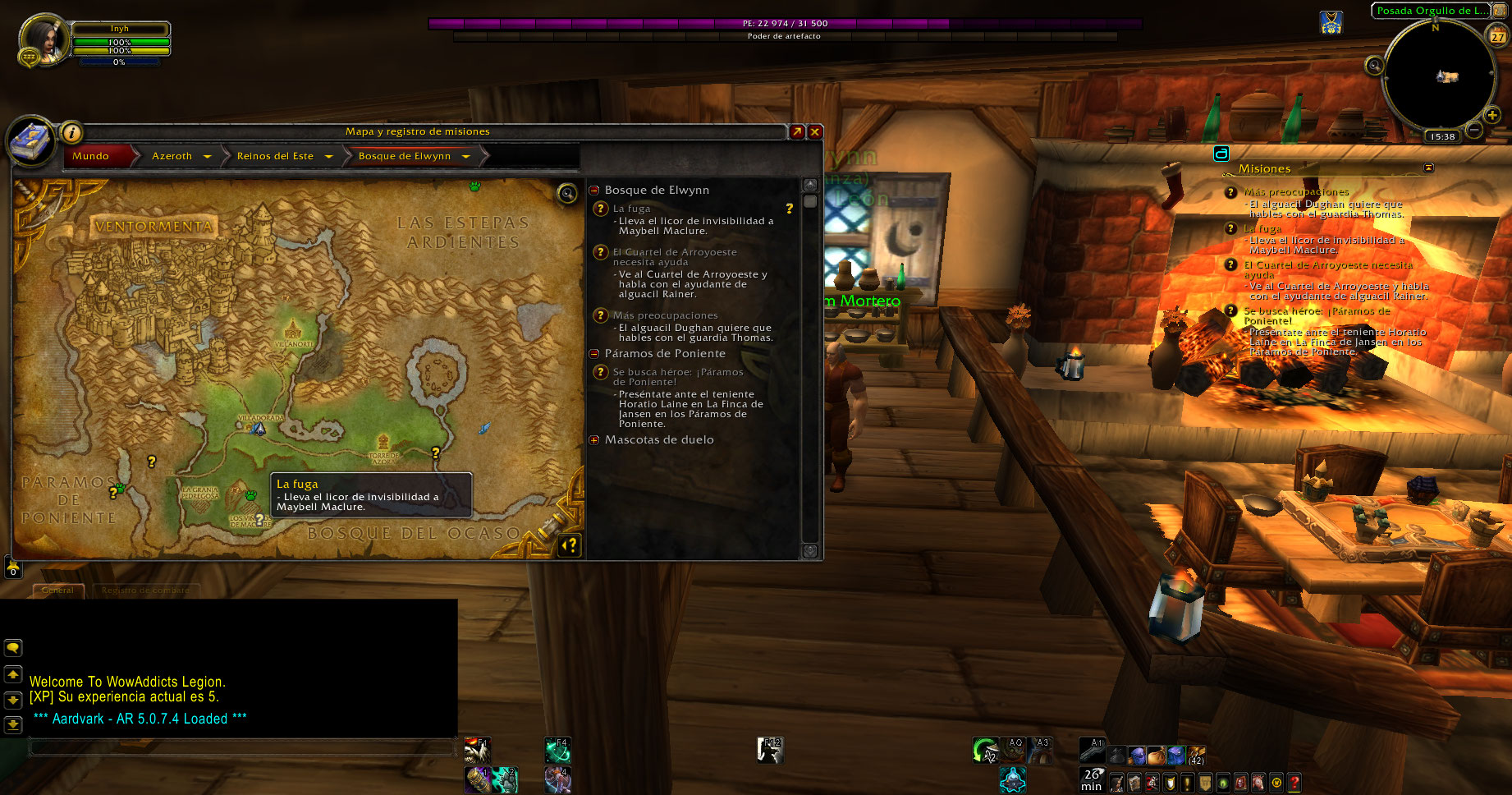Screen dimensions: 1512x795
Task: Expand the Mascotas de duelo category
Action: click(x=594, y=440)
